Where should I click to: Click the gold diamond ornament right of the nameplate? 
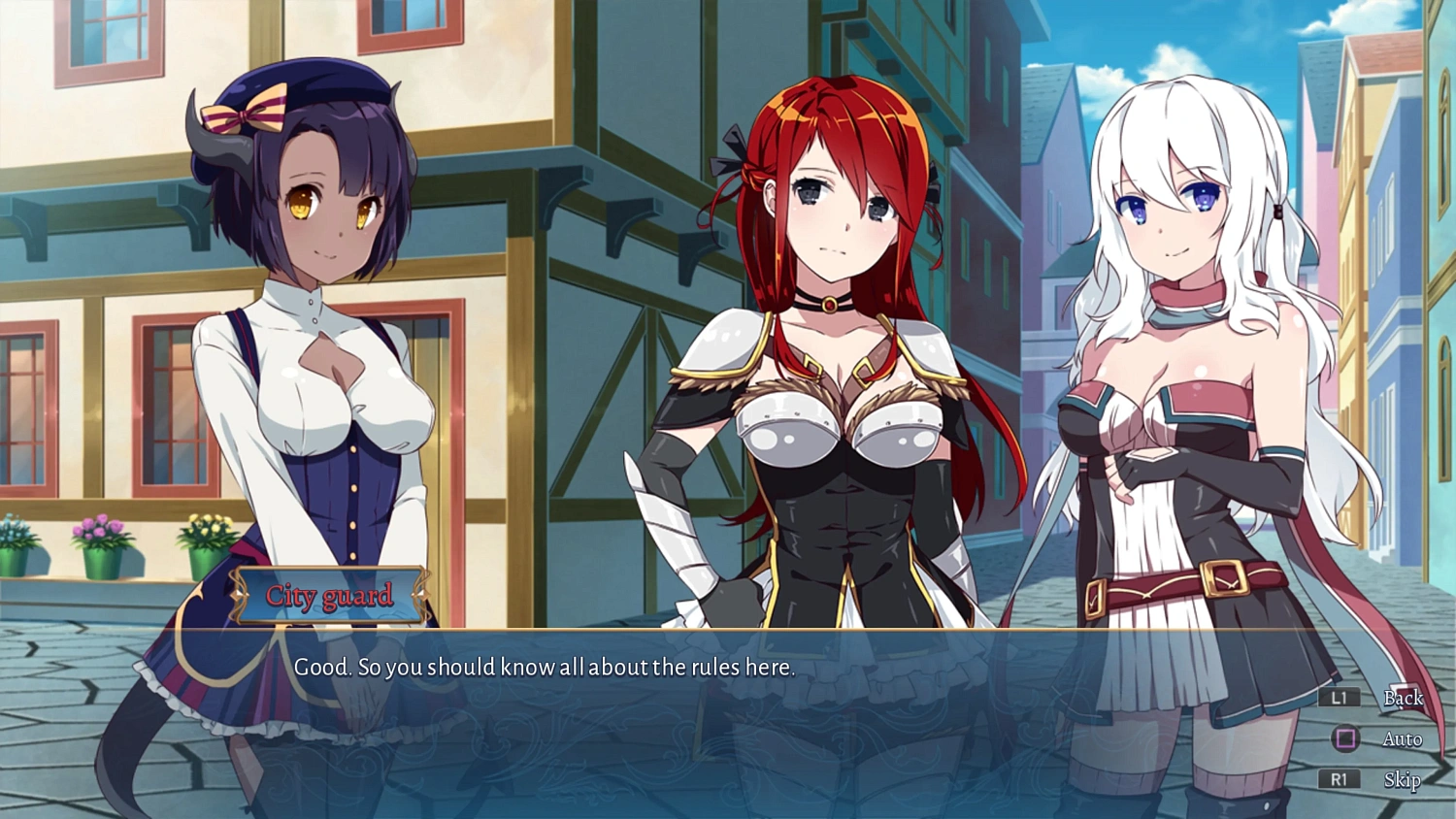(x=421, y=595)
